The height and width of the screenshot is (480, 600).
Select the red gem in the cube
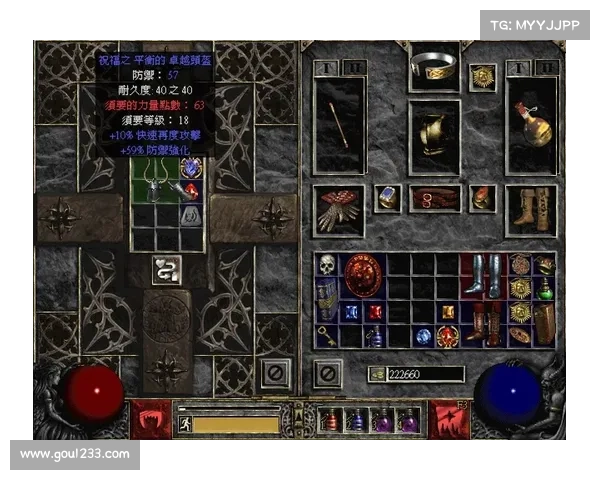(190, 190)
